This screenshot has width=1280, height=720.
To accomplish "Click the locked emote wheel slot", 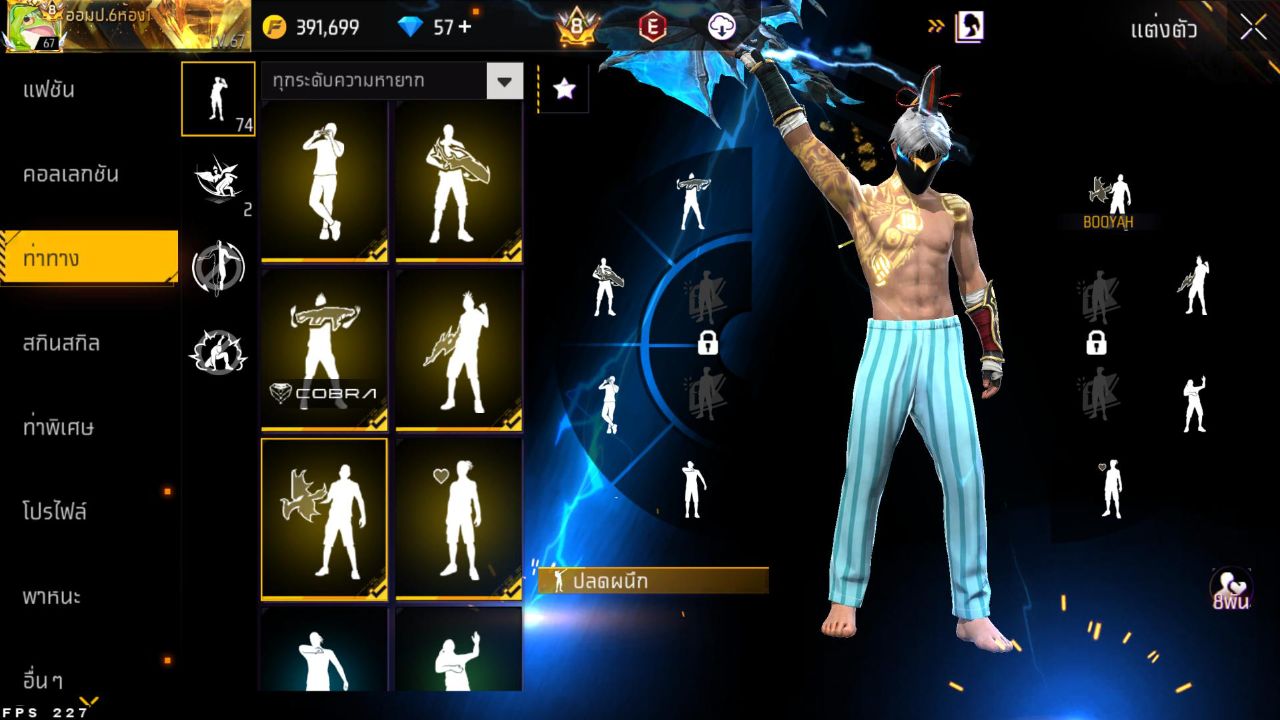I will [x=710, y=345].
